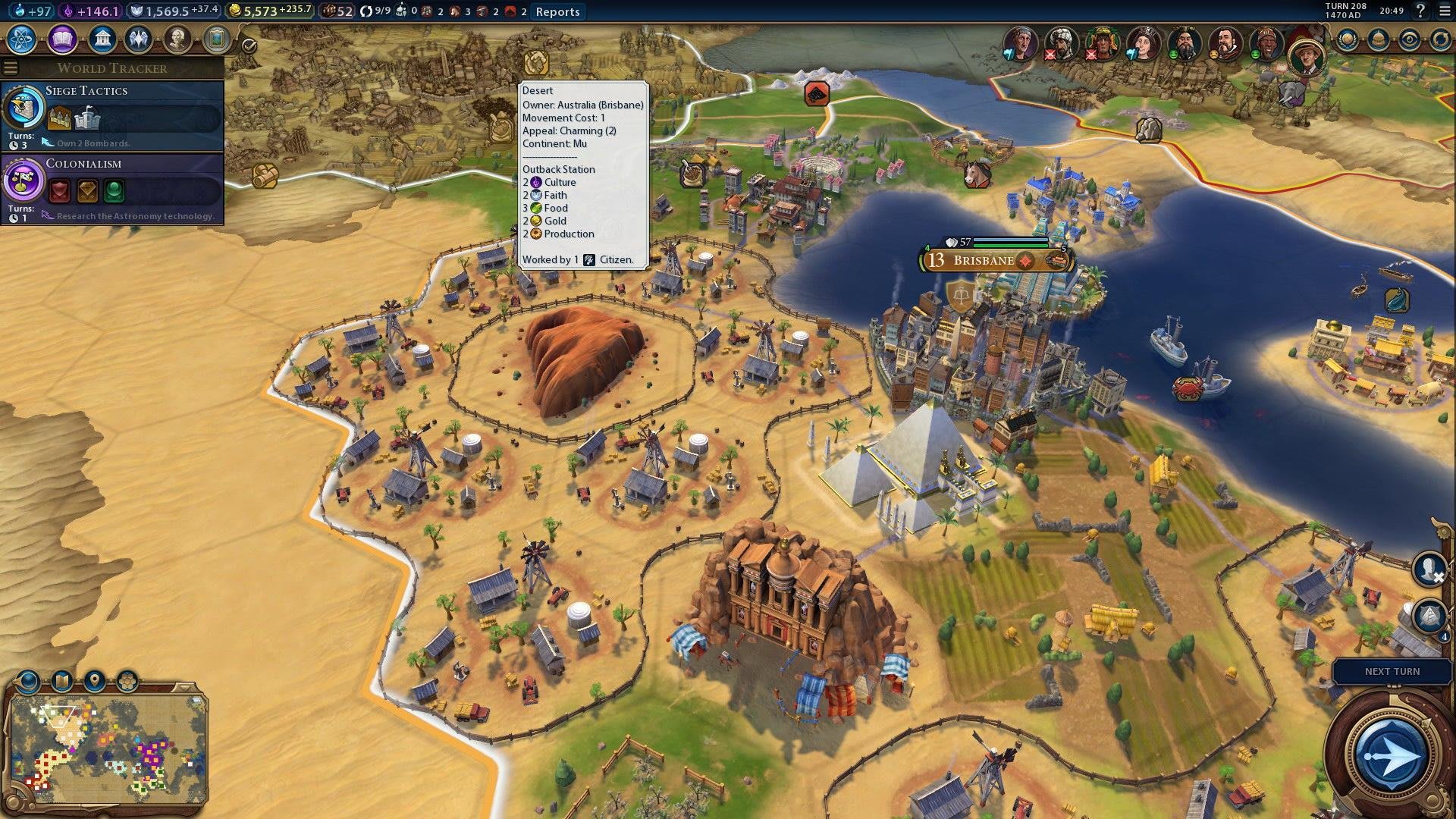Screen dimensions: 1456x819
Task: Open the Religion panel (winged icon)
Action: click(139, 39)
